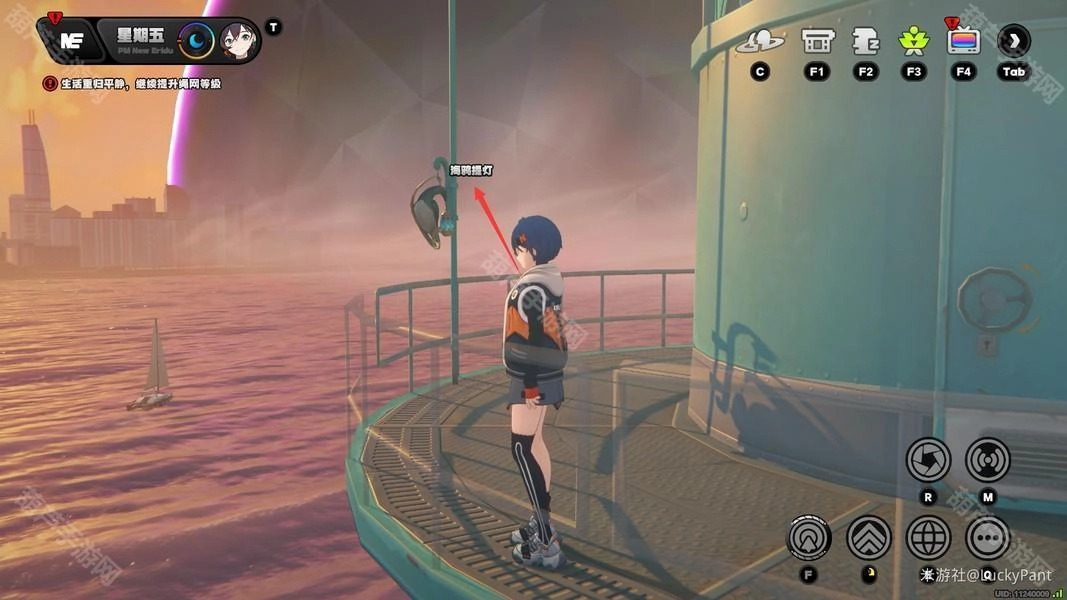Image resolution: width=1067 pixels, height=600 pixels.
Task: Open the video tape icon menu
Action: click(818, 41)
